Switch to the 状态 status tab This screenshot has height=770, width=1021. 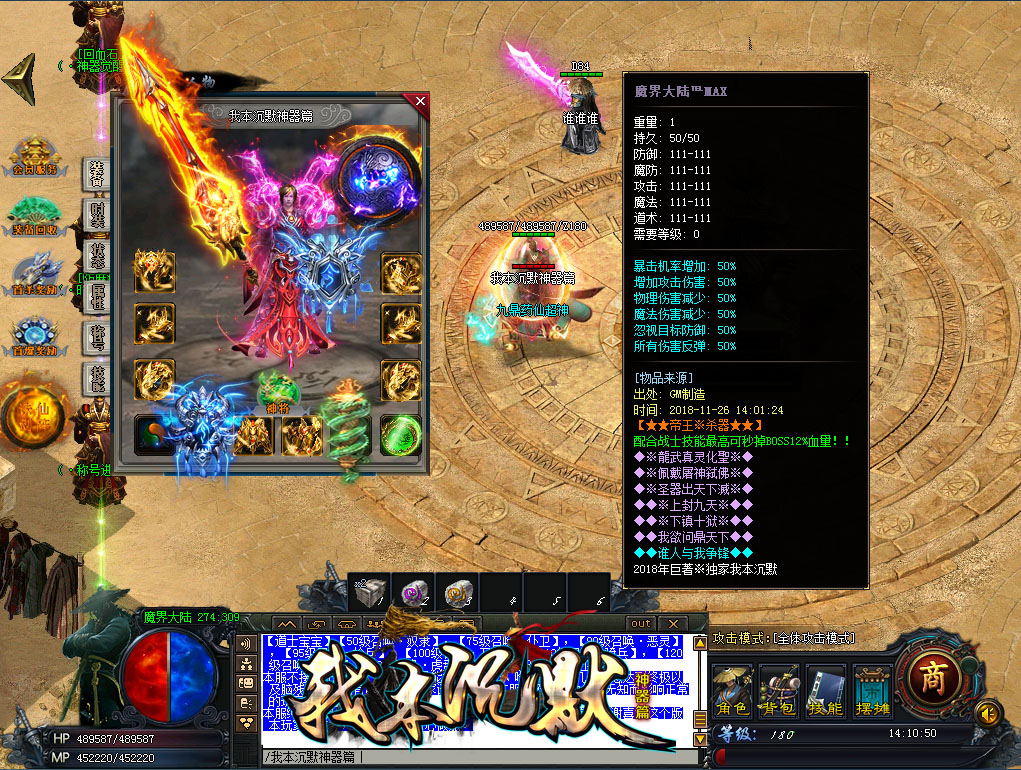click(97, 255)
